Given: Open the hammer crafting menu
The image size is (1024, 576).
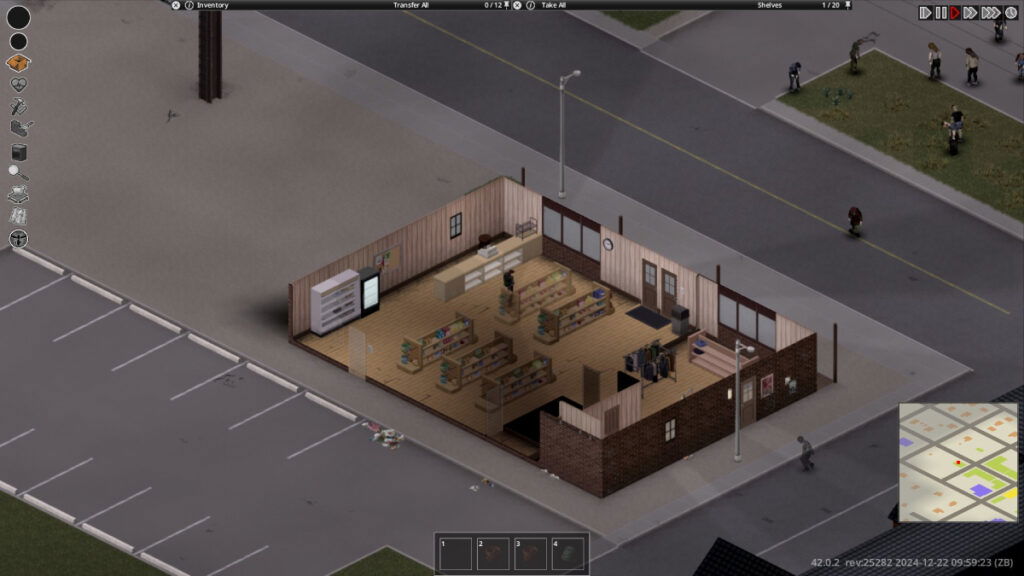Looking at the screenshot, I should [x=18, y=107].
